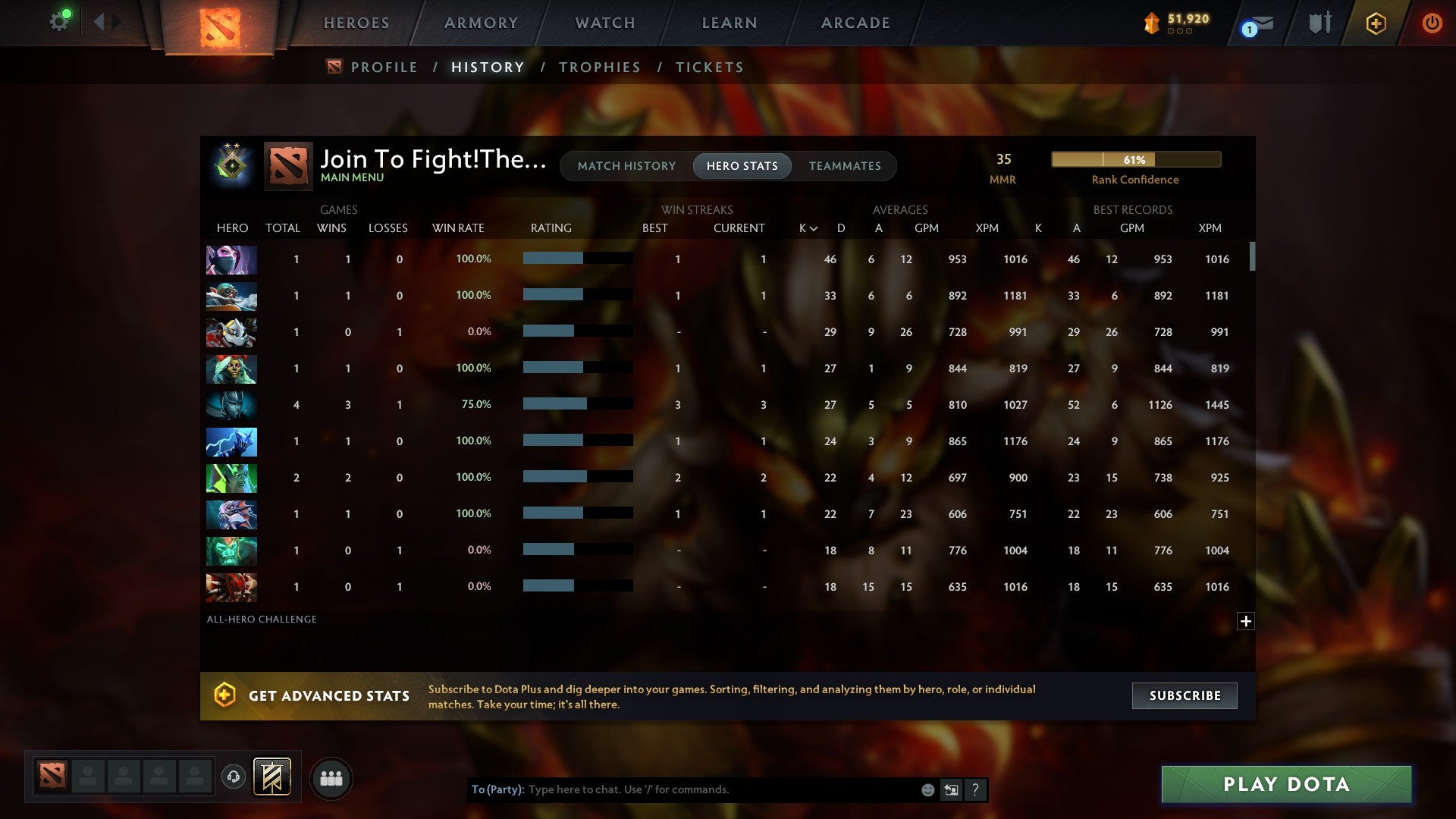This screenshot has height=819, width=1456.
Task: Switch to the MATCH HISTORY tab
Action: [626, 165]
